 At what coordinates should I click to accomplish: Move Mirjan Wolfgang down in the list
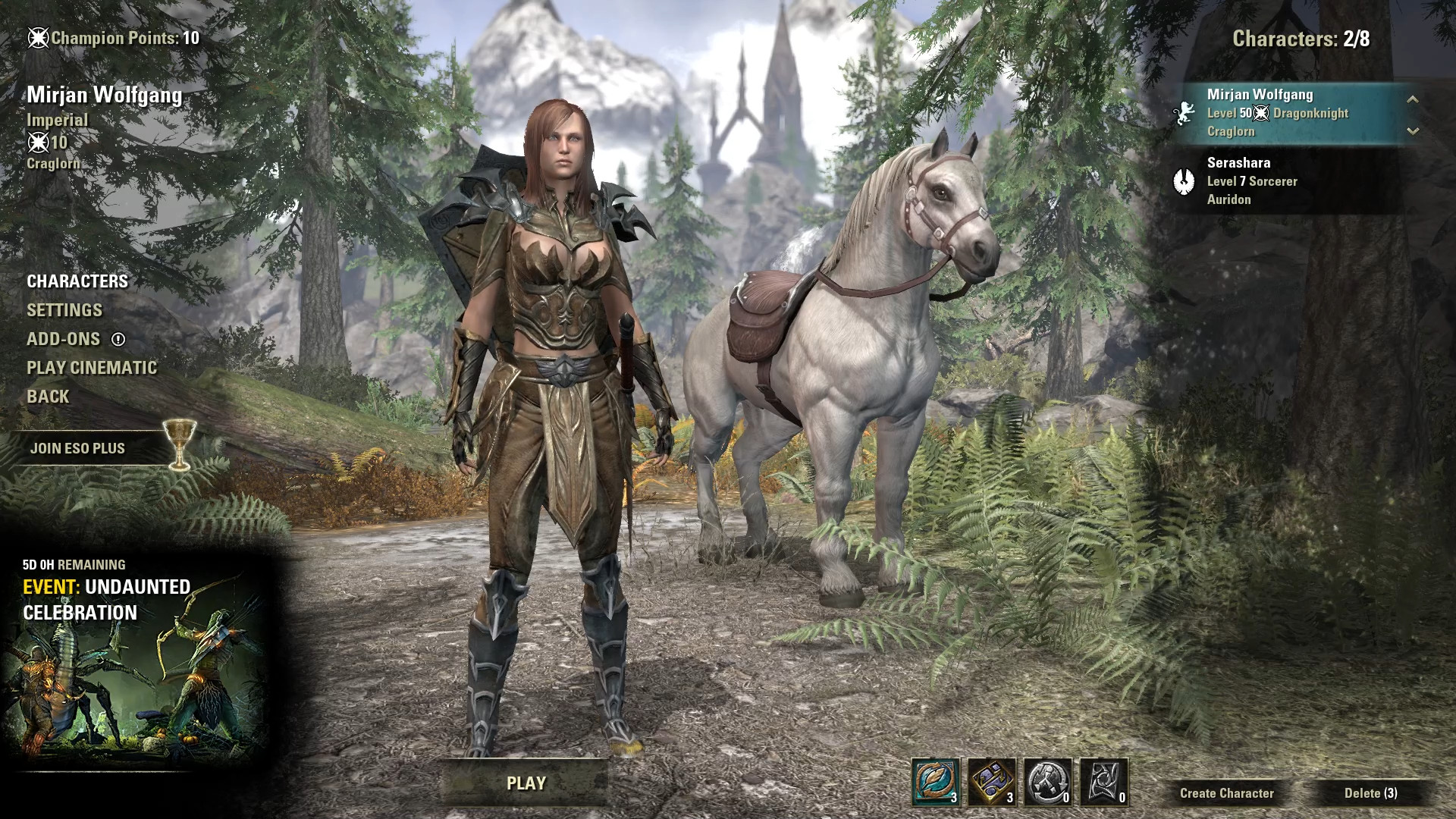pos(1412,131)
